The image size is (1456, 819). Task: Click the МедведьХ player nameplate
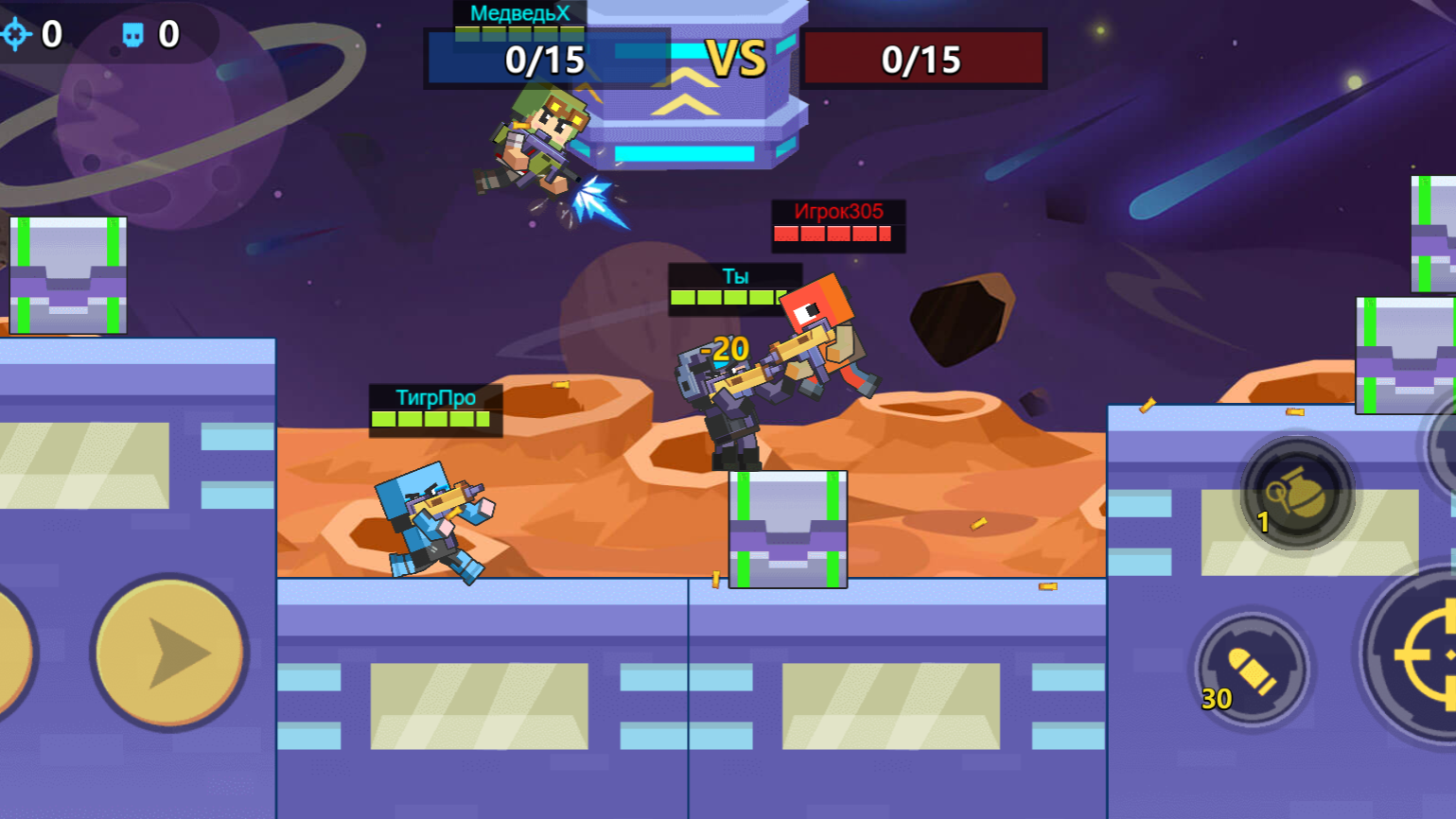point(518,11)
